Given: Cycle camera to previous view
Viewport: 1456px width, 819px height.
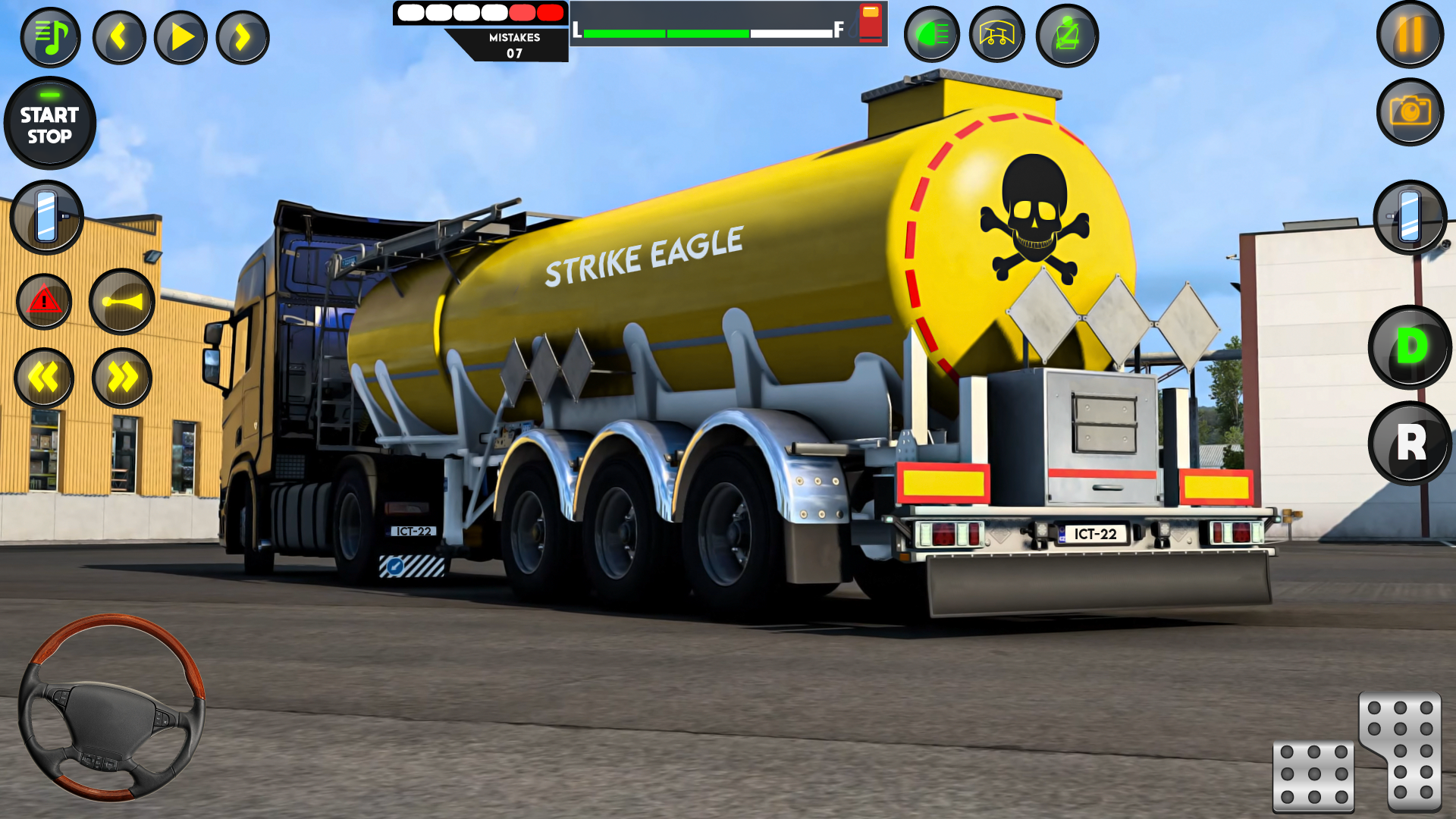Looking at the screenshot, I should (x=119, y=36).
